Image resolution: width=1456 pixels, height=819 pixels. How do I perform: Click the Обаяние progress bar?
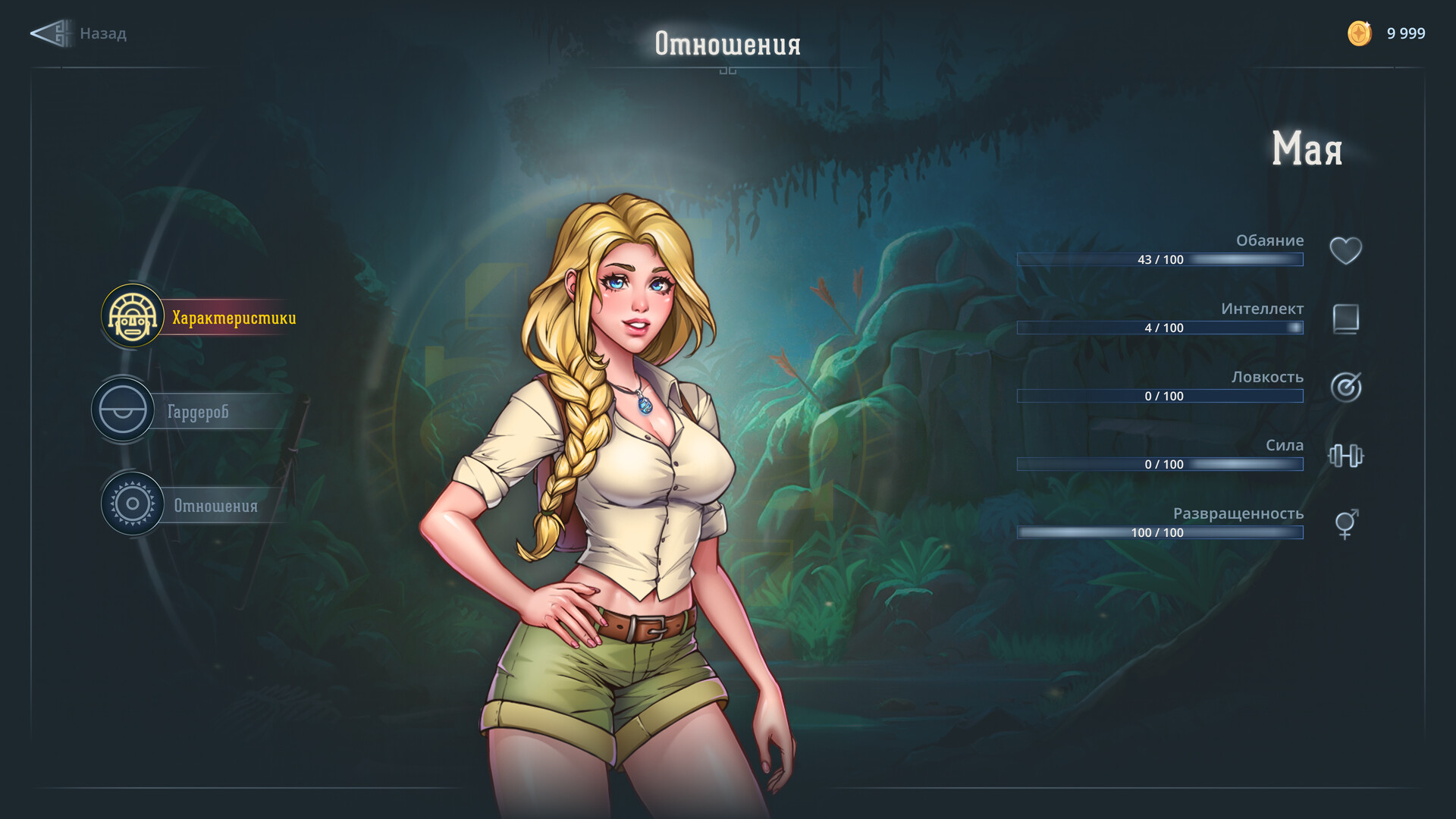1160,259
